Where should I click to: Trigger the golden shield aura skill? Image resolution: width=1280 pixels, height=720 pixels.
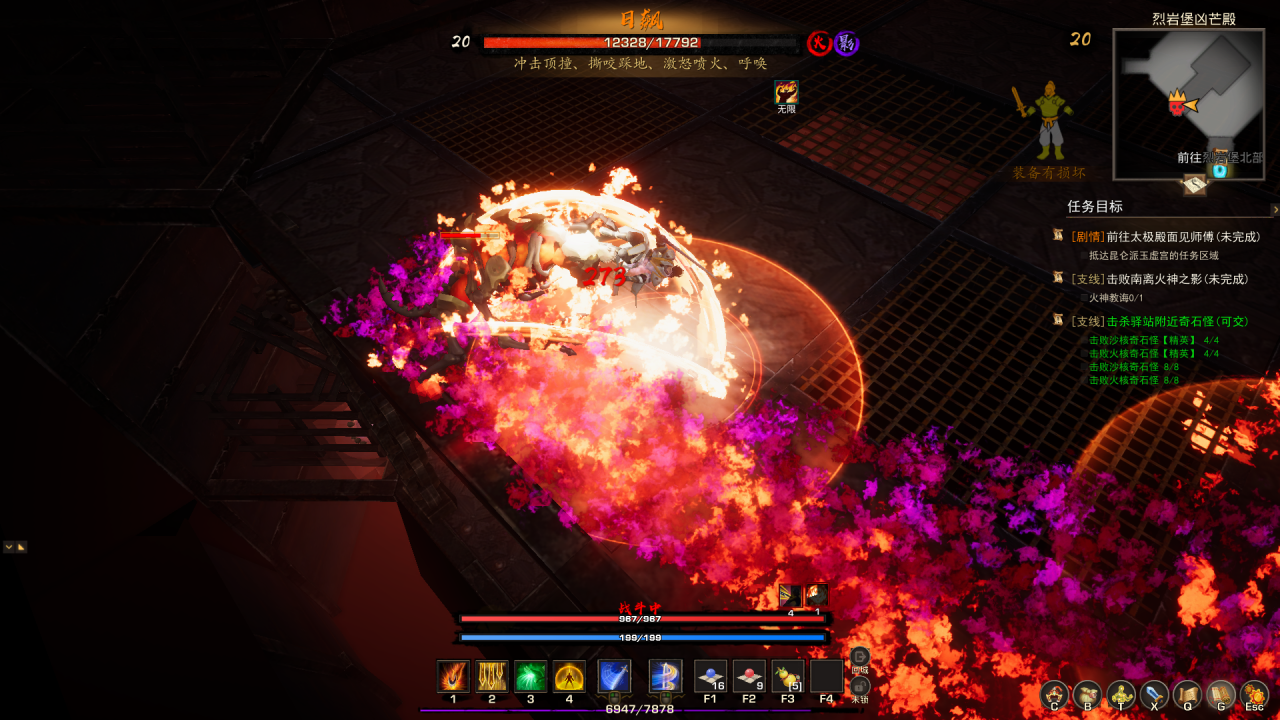point(569,676)
